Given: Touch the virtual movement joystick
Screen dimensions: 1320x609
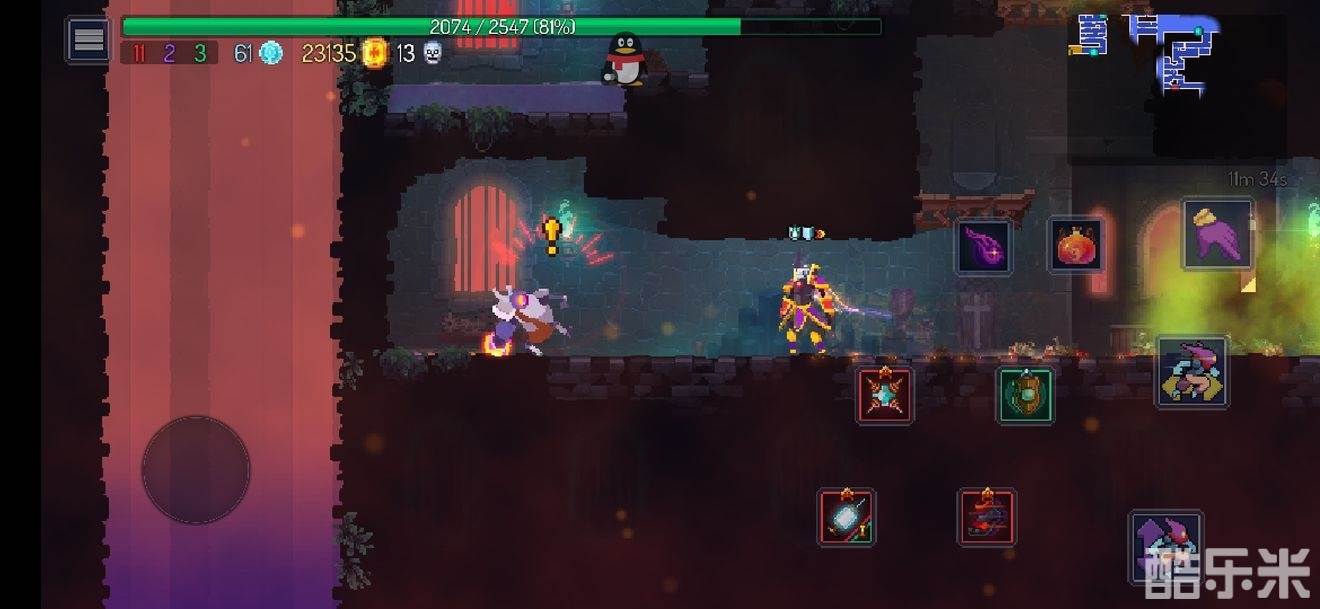Looking at the screenshot, I should 196,470.
